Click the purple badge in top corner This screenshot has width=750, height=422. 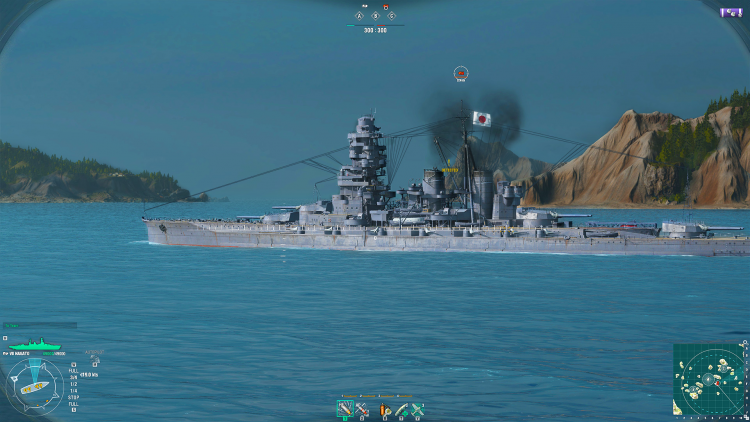click(x=731, y=12)
